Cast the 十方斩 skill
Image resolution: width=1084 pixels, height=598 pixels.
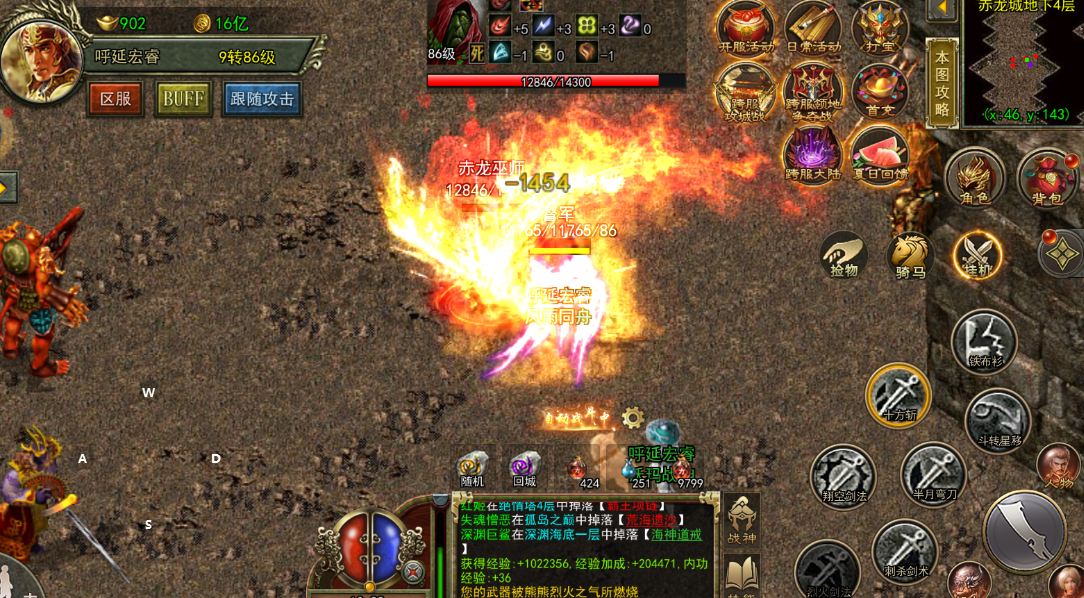point(898,394)
